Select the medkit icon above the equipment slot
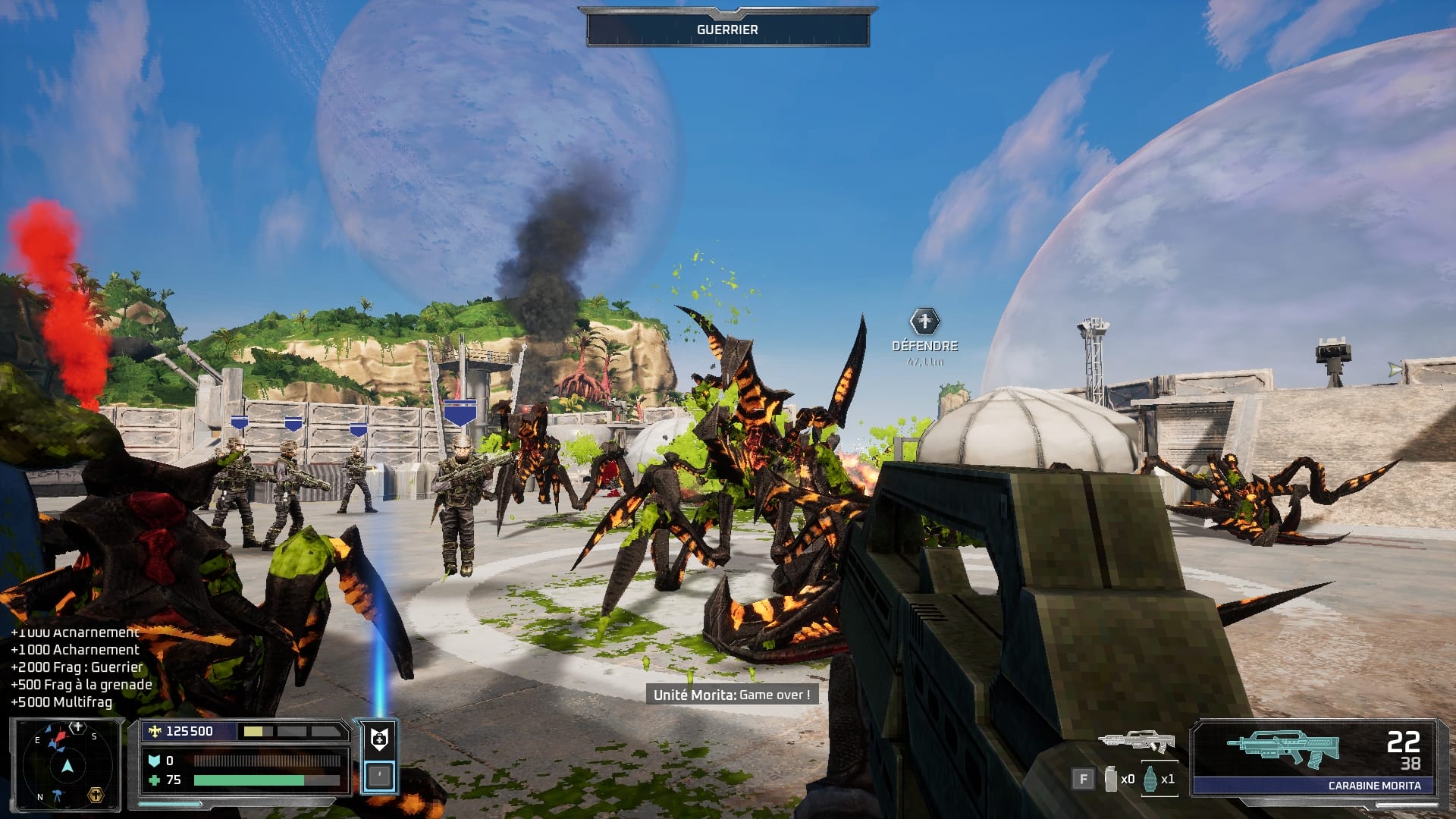 (378, 738)
